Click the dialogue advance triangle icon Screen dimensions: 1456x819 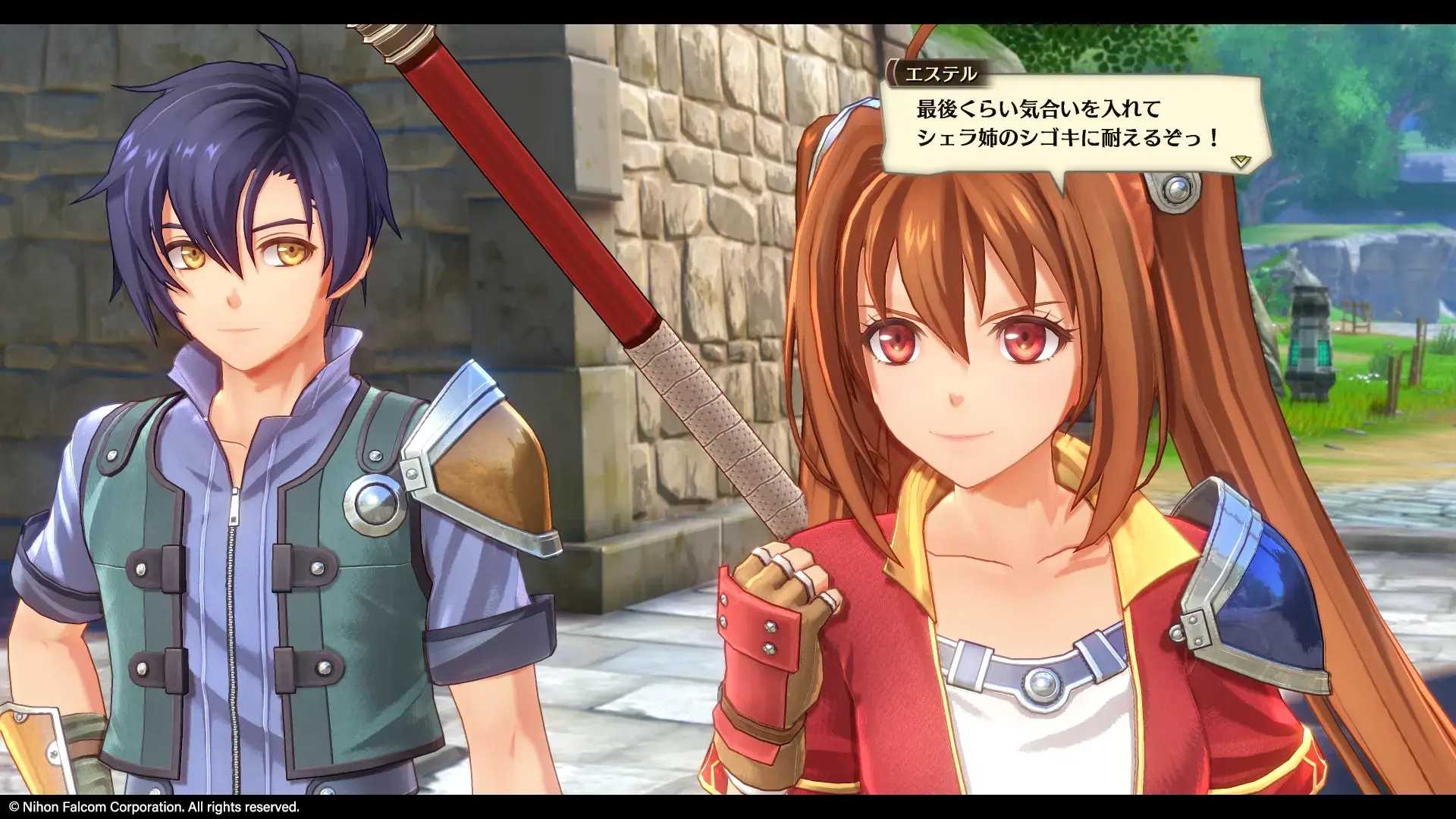click(x=1241, y=161)
